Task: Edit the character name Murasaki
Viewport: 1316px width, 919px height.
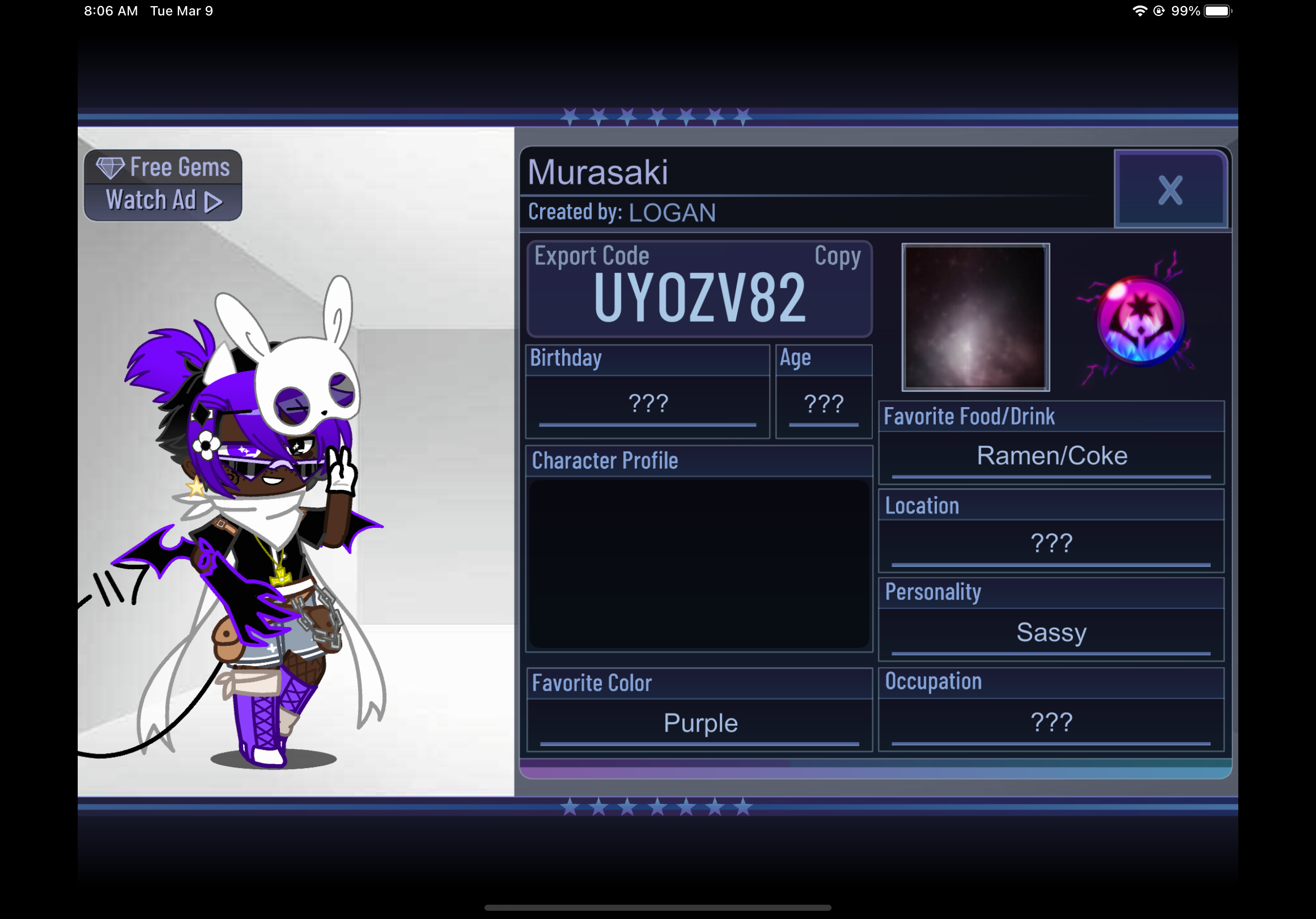Action: pos(598,172)
